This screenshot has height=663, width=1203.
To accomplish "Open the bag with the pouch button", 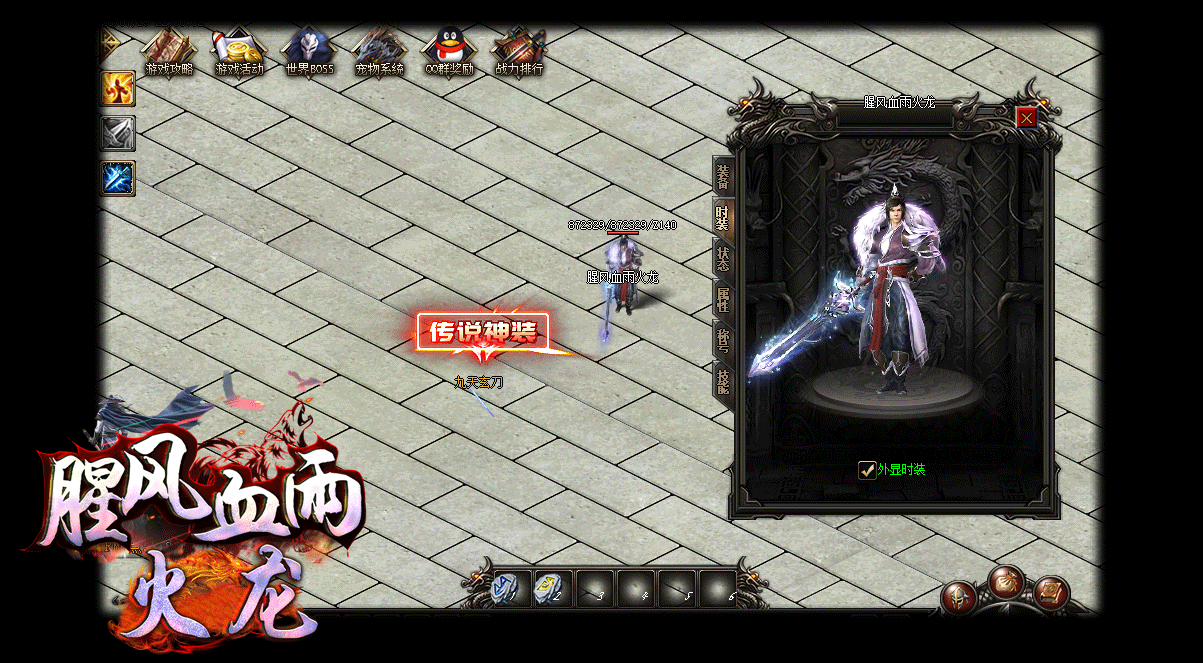I will (1006, 581).
